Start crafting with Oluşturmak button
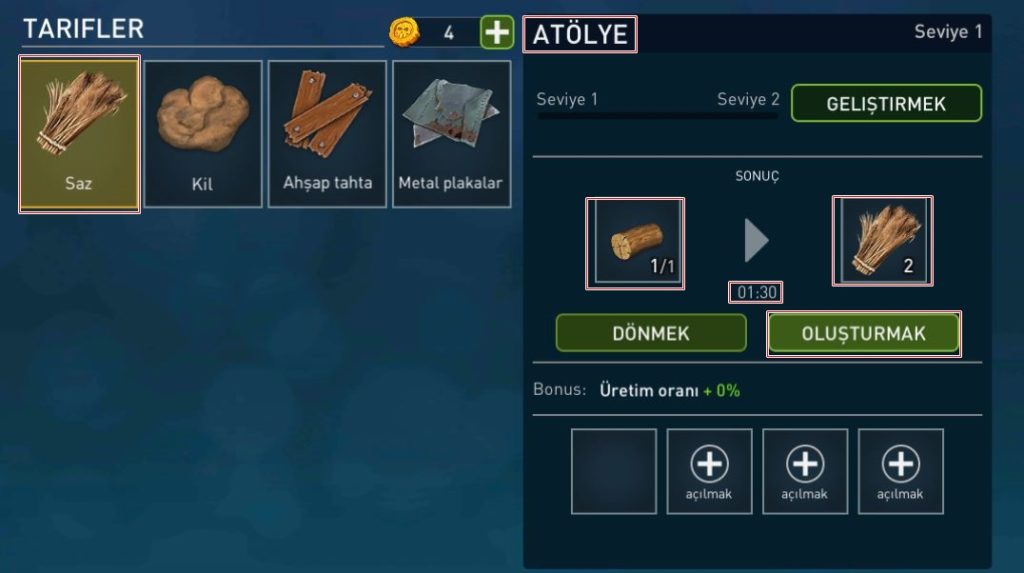The width and height of the screenshot is (1024, 573). tap(863, 333)
